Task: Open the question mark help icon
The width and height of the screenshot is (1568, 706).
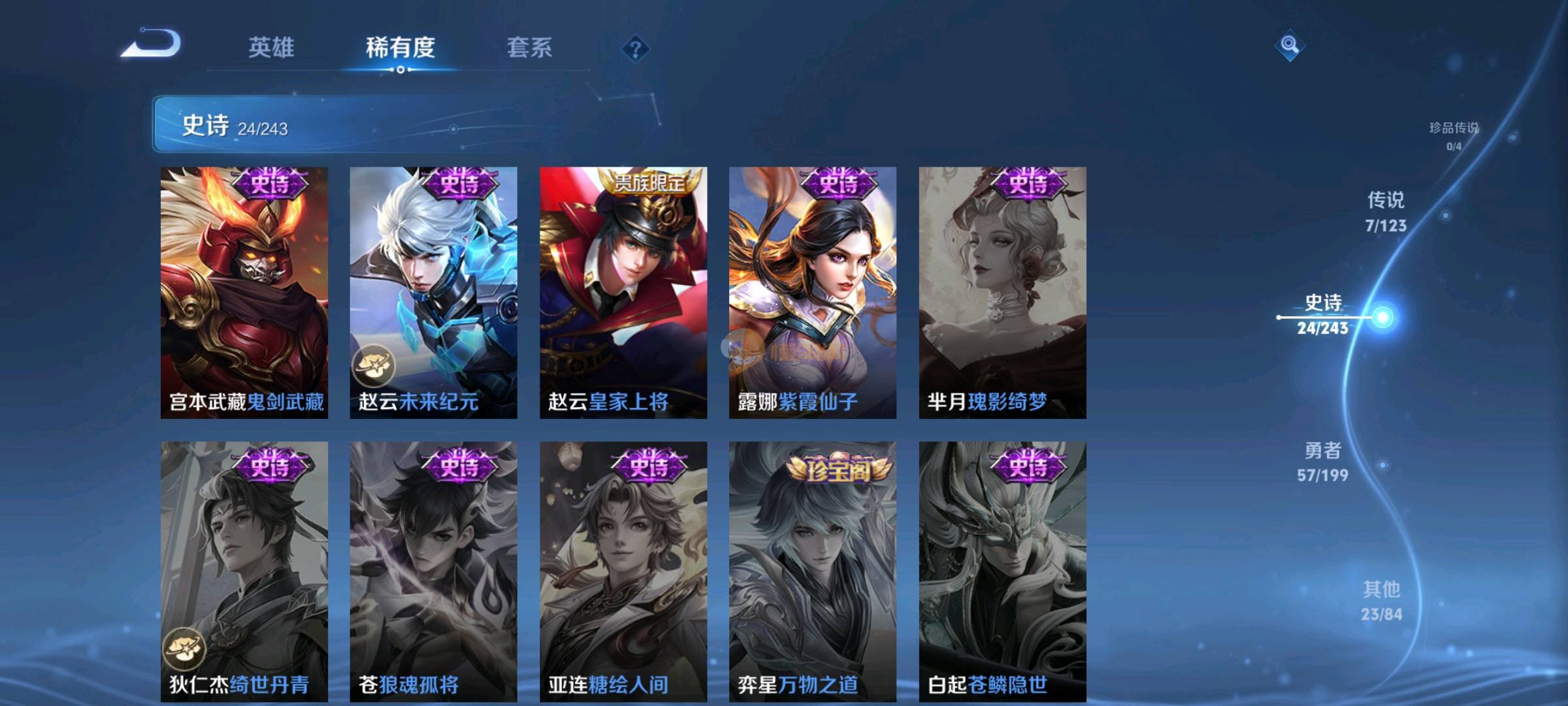Action: (x=635, y=49)
